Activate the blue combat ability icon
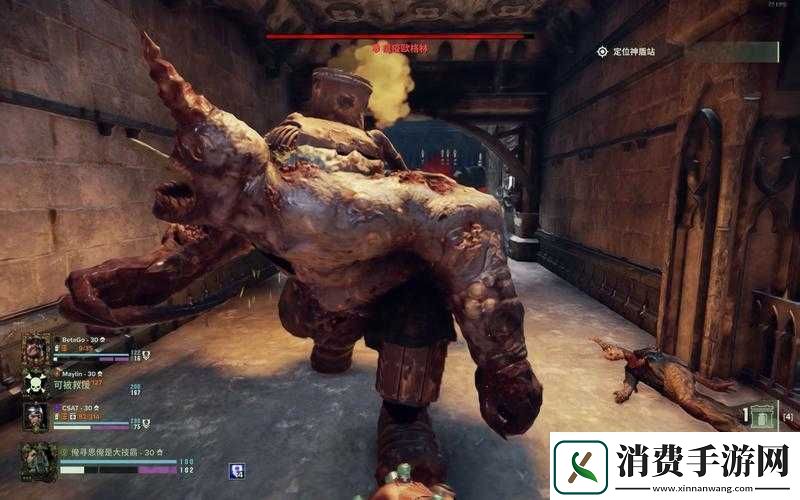800x500 pixels. pos(237,469)
